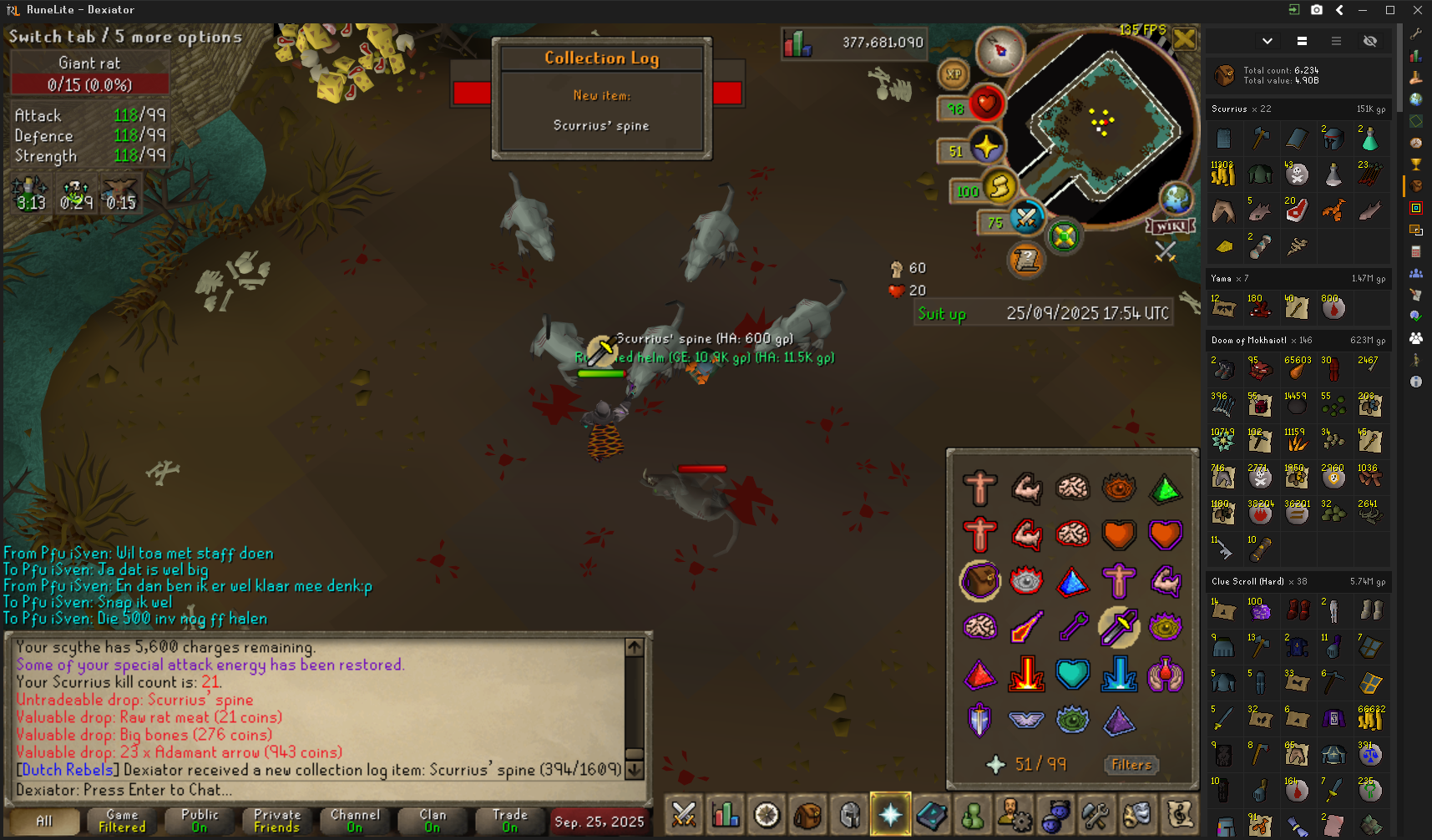This screenshot has width=1432, height=840.
Task: Minimize the RuneLite window
Action: (1363, 10)
